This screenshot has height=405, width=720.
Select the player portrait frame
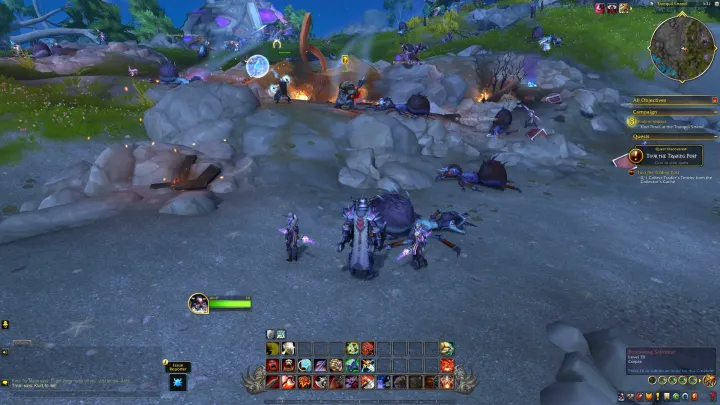[x=198, y=302]
